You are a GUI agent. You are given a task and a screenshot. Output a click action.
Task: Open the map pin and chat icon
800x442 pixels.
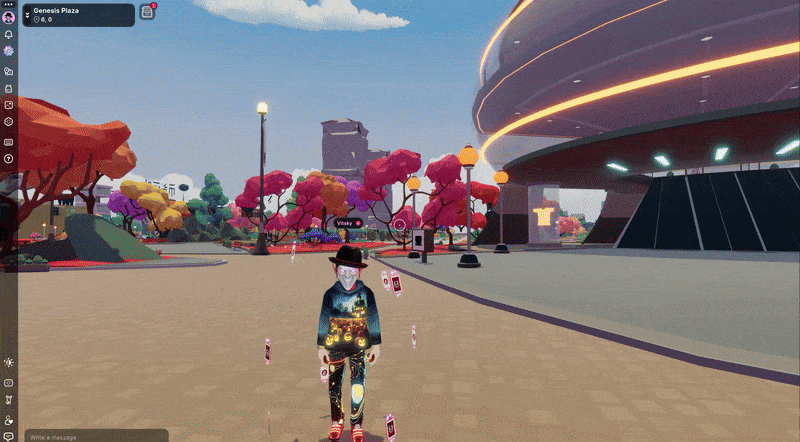tap(9, 71)
